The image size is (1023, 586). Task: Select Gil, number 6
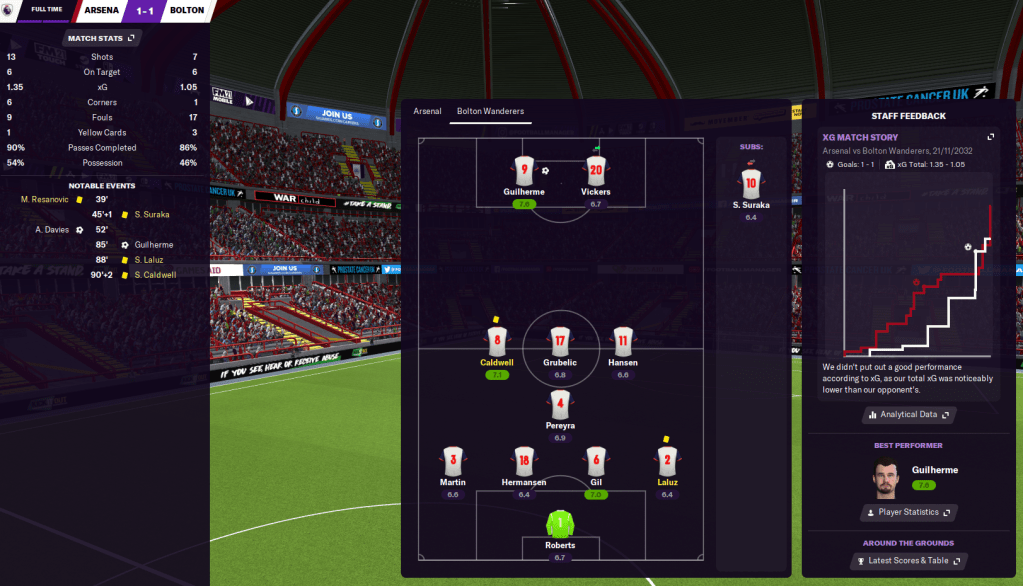coord(595,461)
